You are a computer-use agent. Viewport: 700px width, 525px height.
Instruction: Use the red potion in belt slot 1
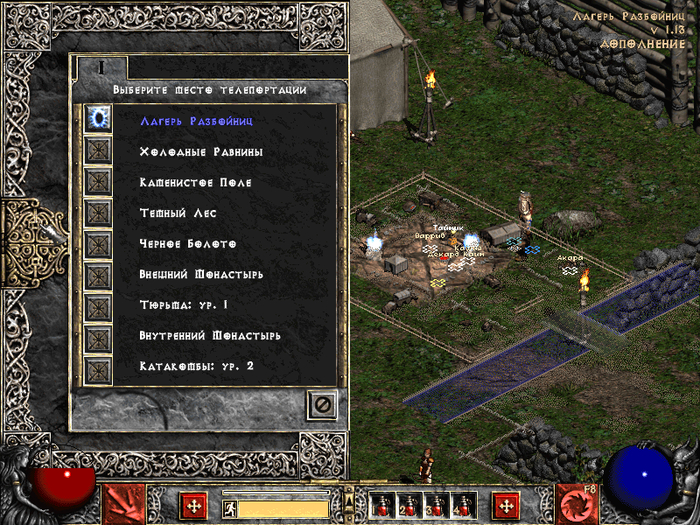[x=381, y=505]
